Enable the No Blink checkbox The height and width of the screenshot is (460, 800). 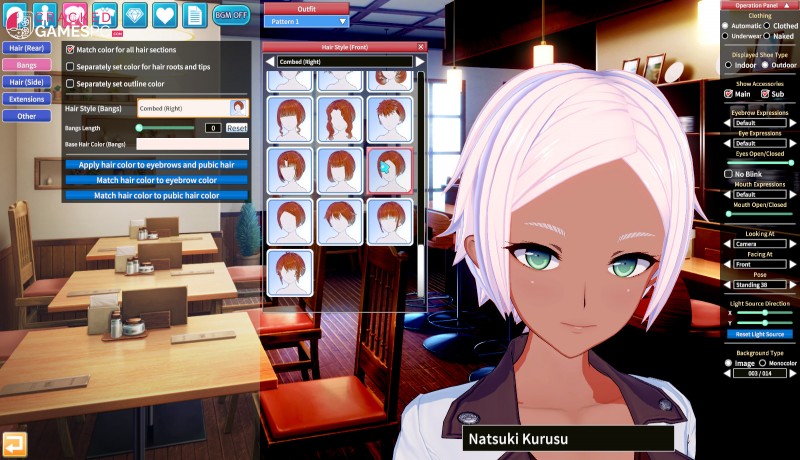727,173
